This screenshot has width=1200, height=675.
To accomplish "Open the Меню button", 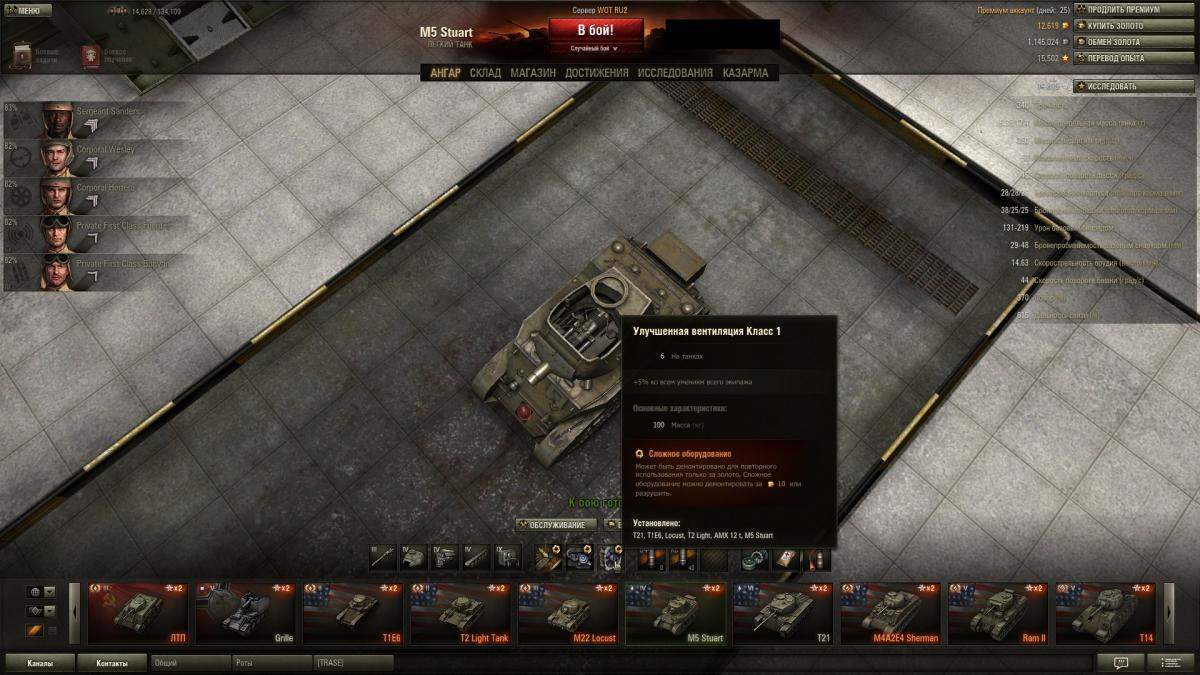I will [28, 10].
